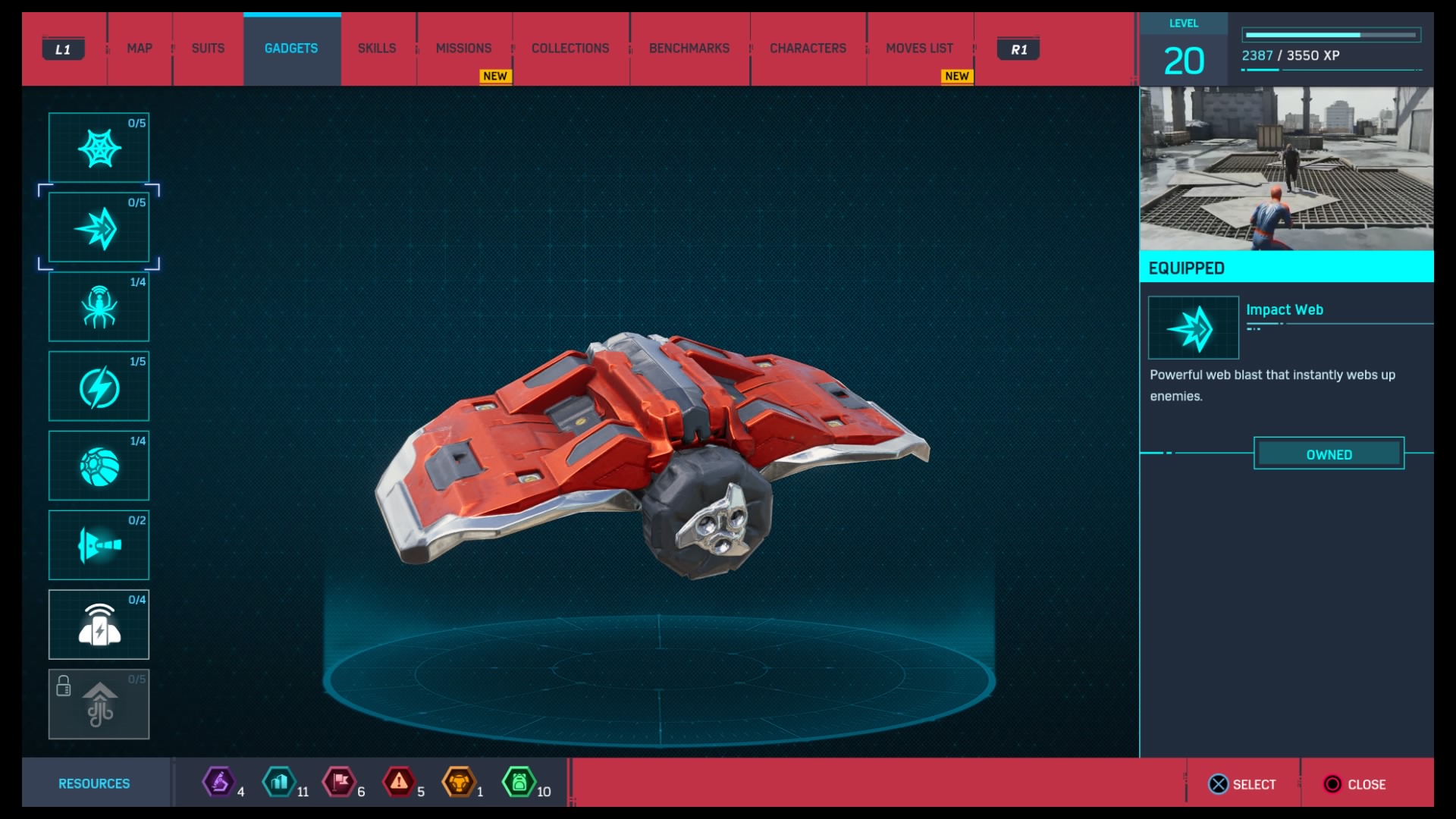Image resolution: width=1456 pixels, height=819 pixels.
Task: Select the Gadgets tab
Action: tap(291, 49)
